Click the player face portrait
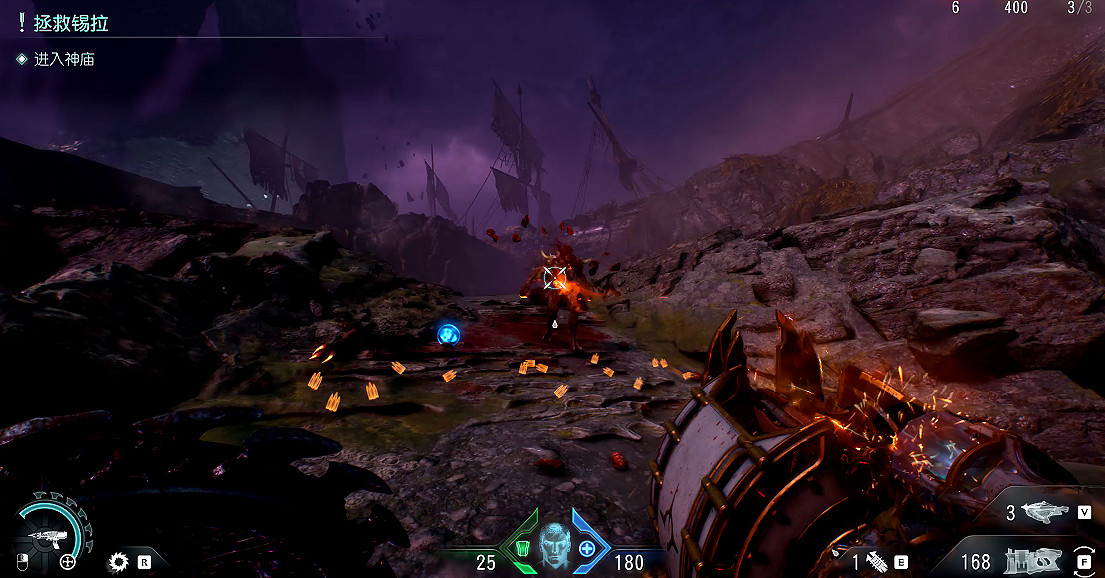This screenshot has width=1105, height=578. click(552, 543)
